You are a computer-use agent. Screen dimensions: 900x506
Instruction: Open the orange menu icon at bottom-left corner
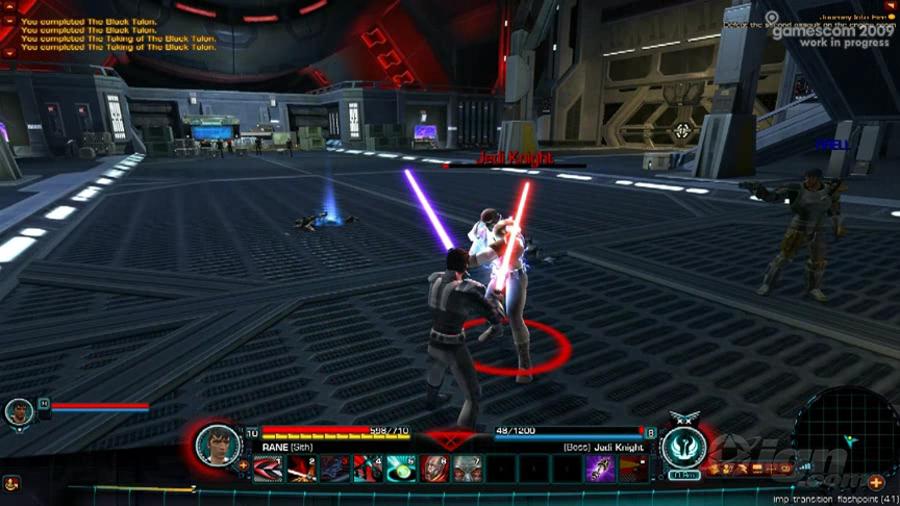(x=10, y=483)
